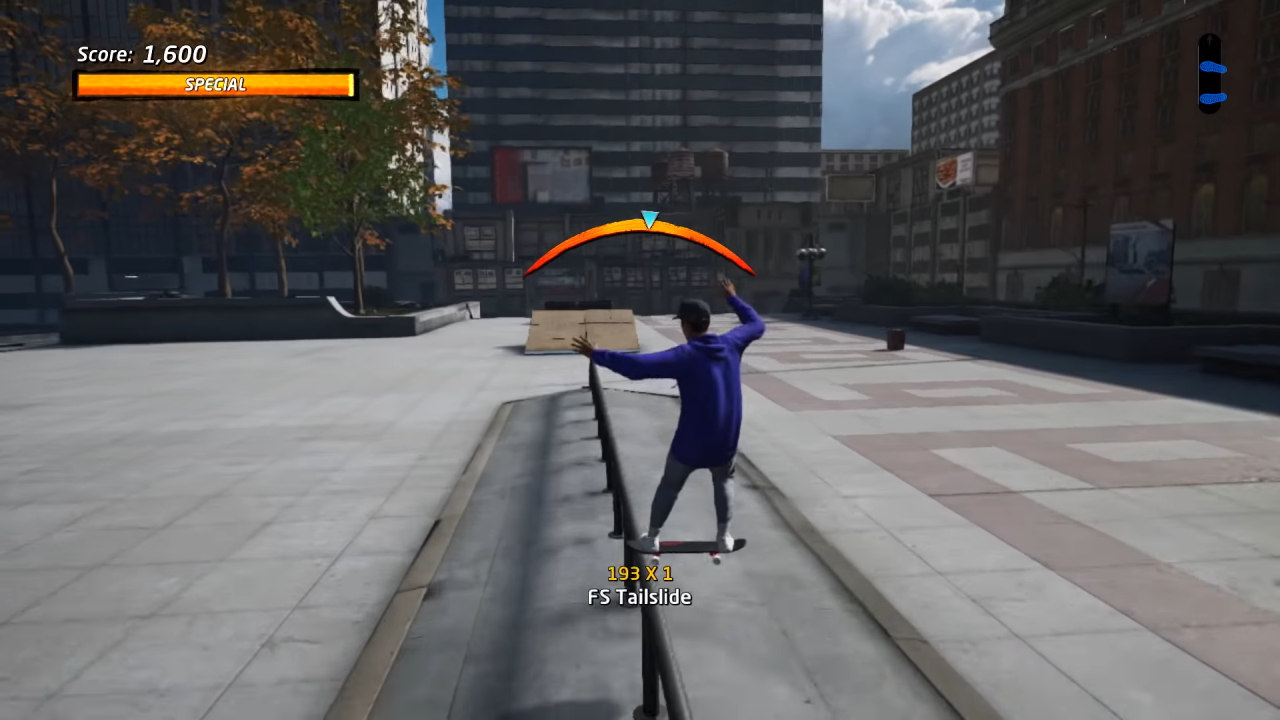Click the yellow tip of the Special bar
1280x720 pixels.
(x=348, y=84)
